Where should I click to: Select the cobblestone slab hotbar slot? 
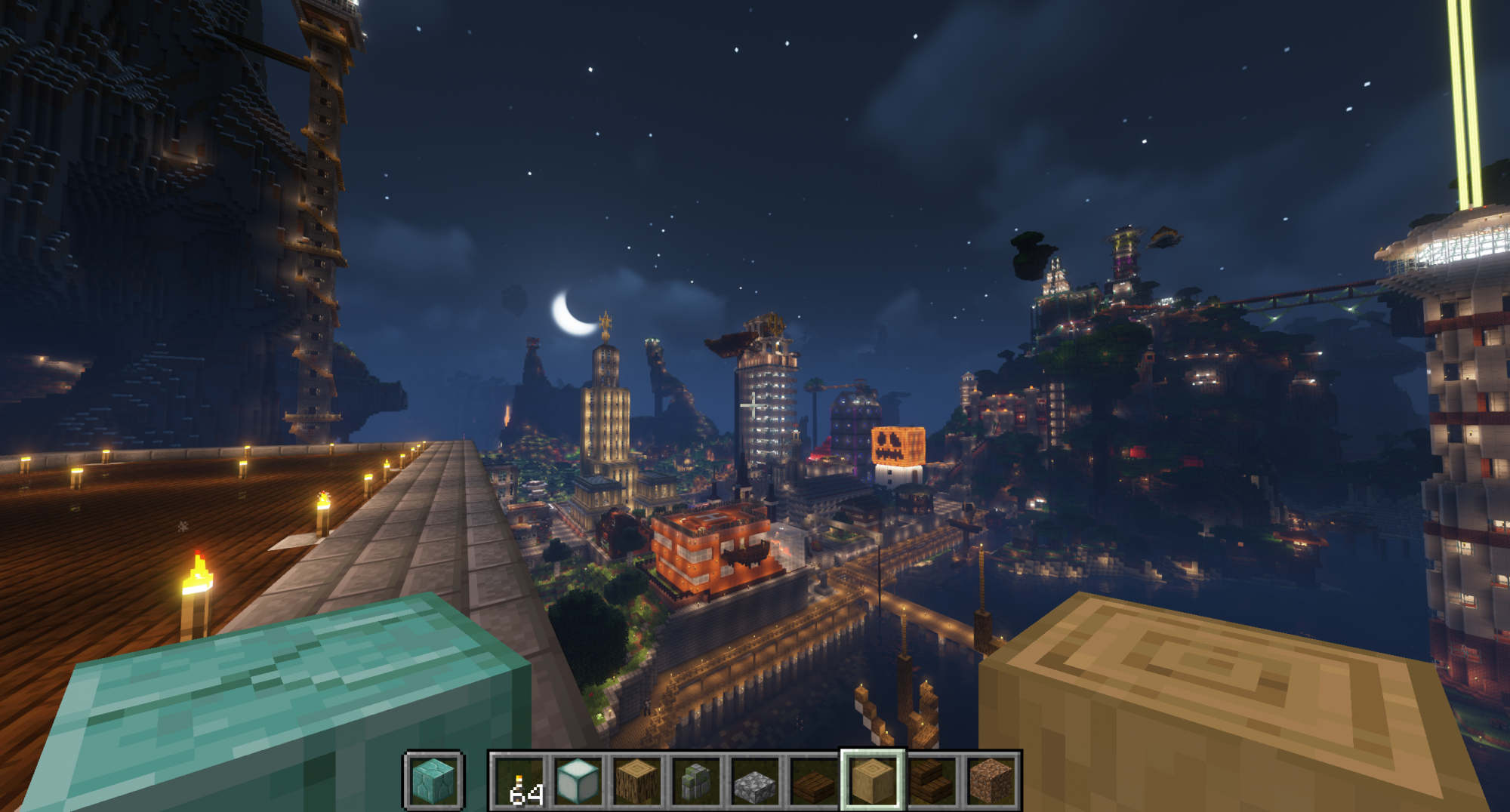(754, 781)
